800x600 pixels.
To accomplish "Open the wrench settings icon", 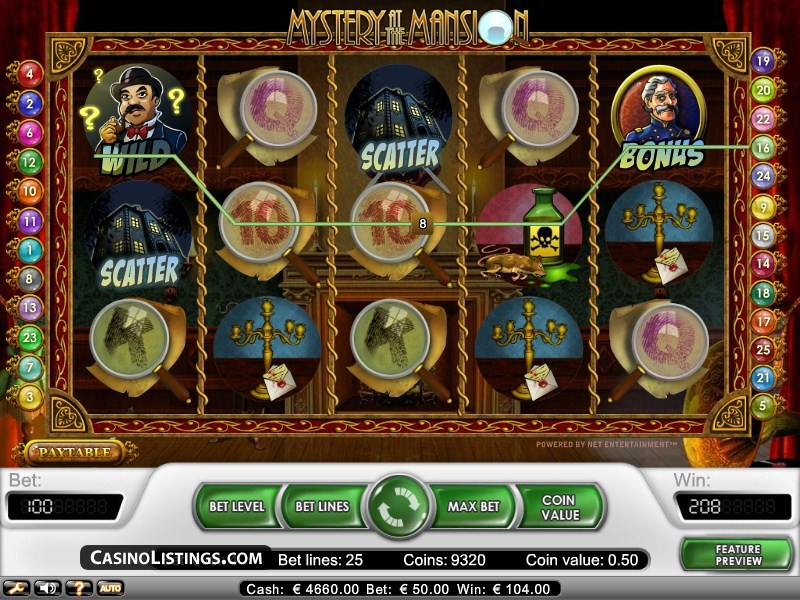I will [15, 588].
